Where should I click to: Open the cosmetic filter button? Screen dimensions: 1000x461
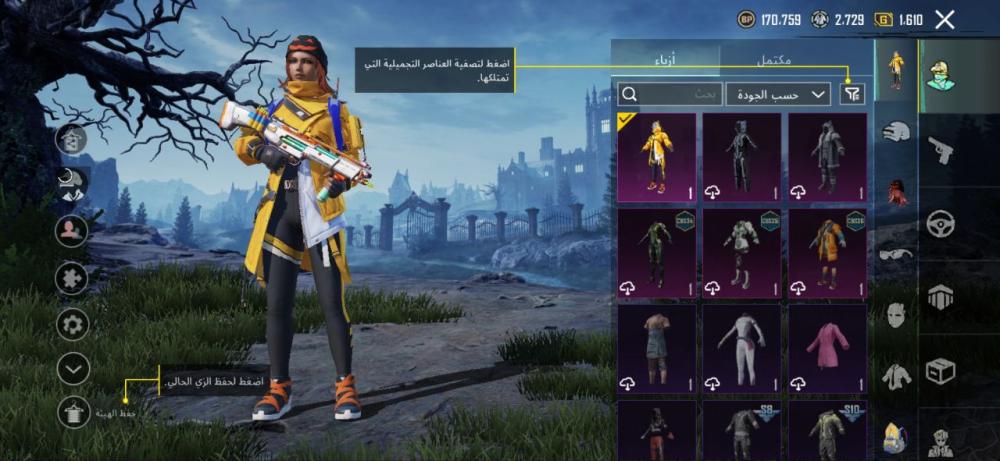[x=852, y=94]
